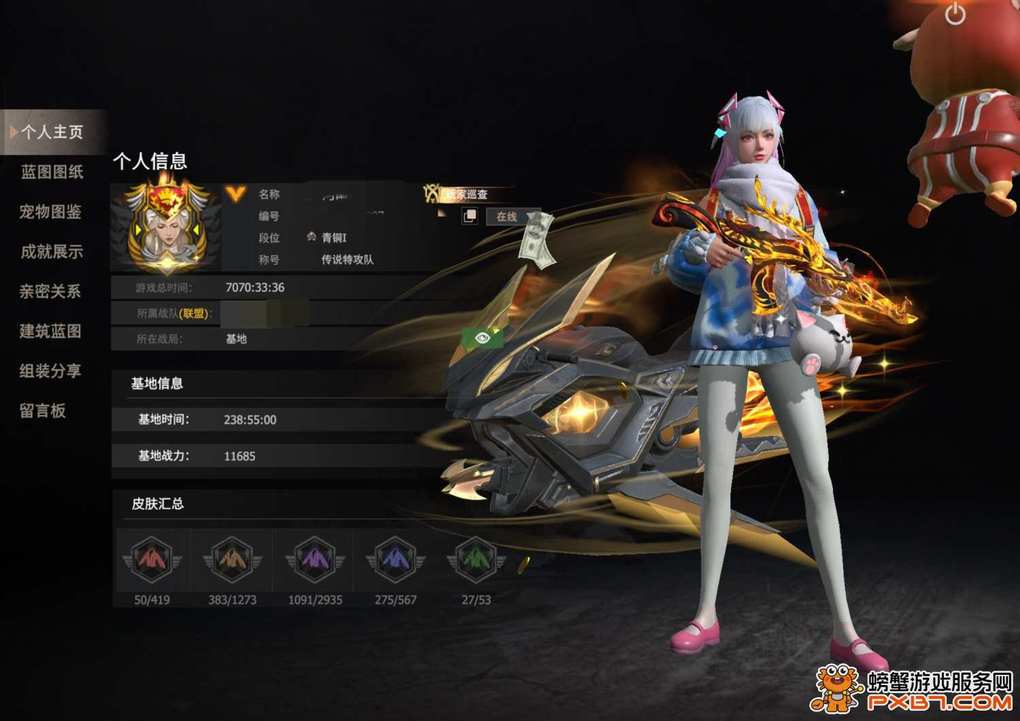The image size is (1020, 721).
Task: Click the player avatar portrait
Action: coord(166,227)
